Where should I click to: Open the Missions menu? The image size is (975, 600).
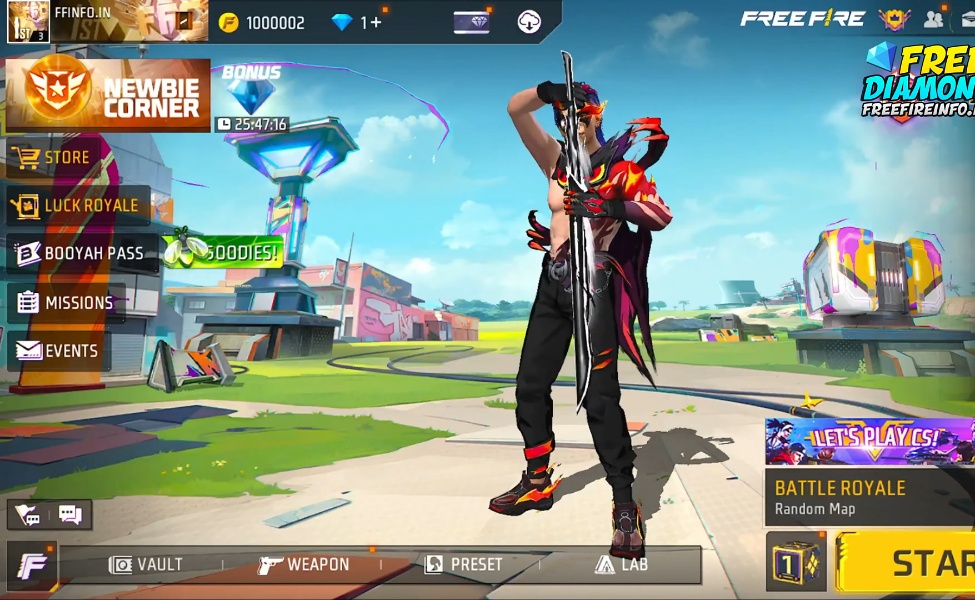pyautogui.click(x=66, y=303)
